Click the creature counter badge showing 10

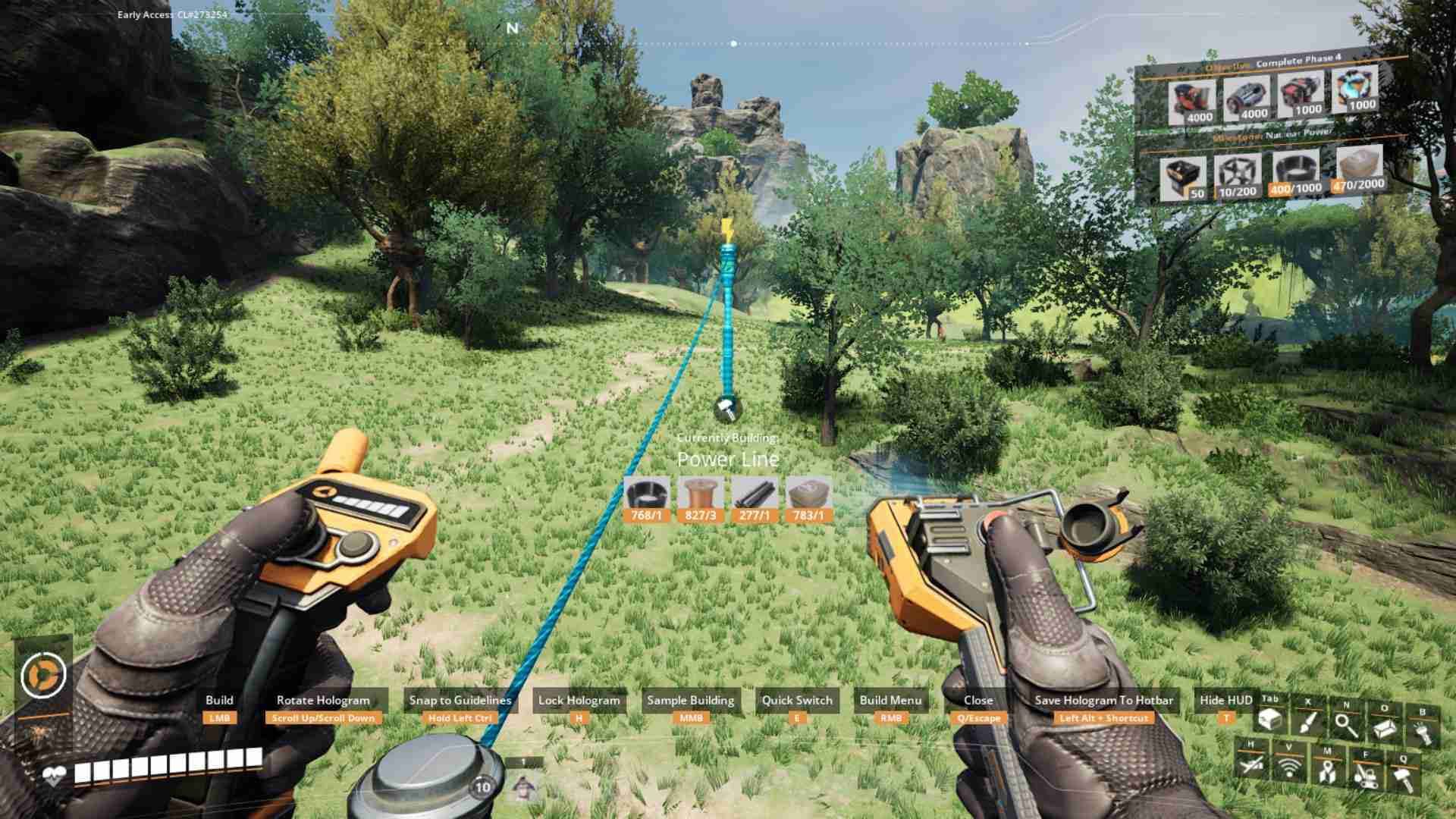[x=481, y=788]
